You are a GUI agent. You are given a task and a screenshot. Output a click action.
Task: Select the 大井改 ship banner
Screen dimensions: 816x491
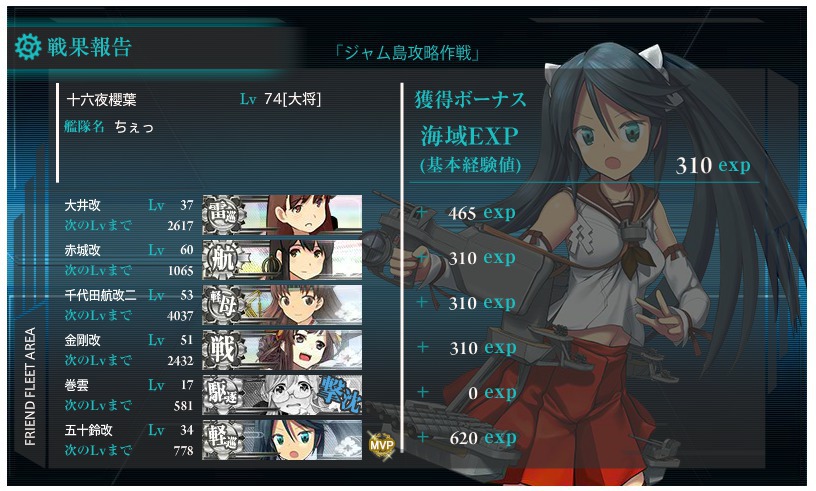282,214
